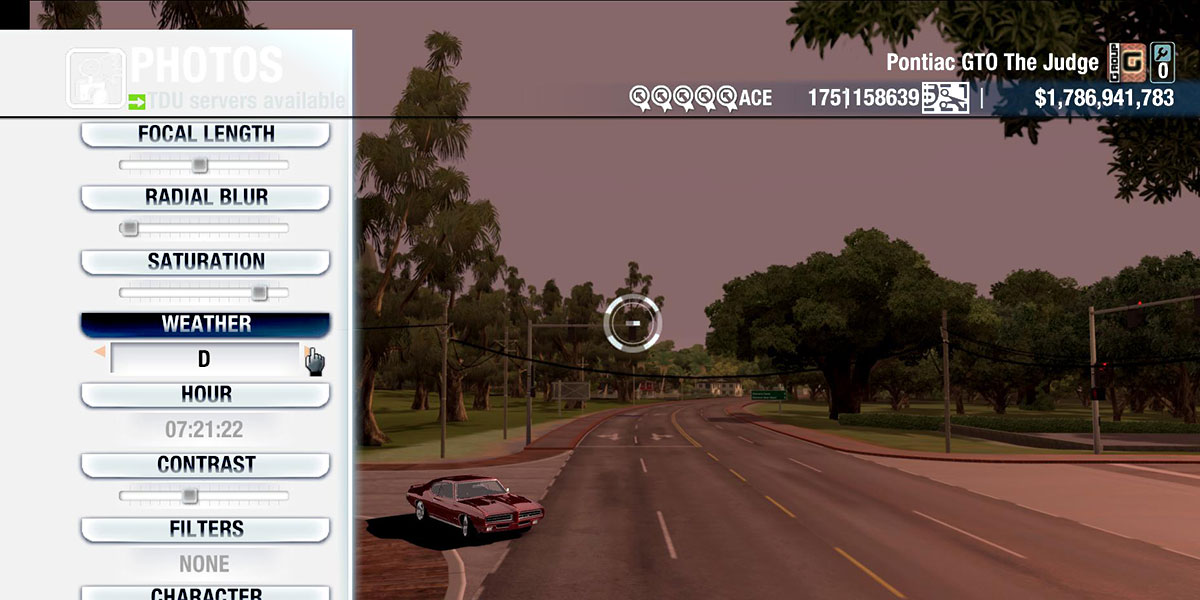Click the Contrast slider handle
The image size is (1200, 600).
click(189, 496)
